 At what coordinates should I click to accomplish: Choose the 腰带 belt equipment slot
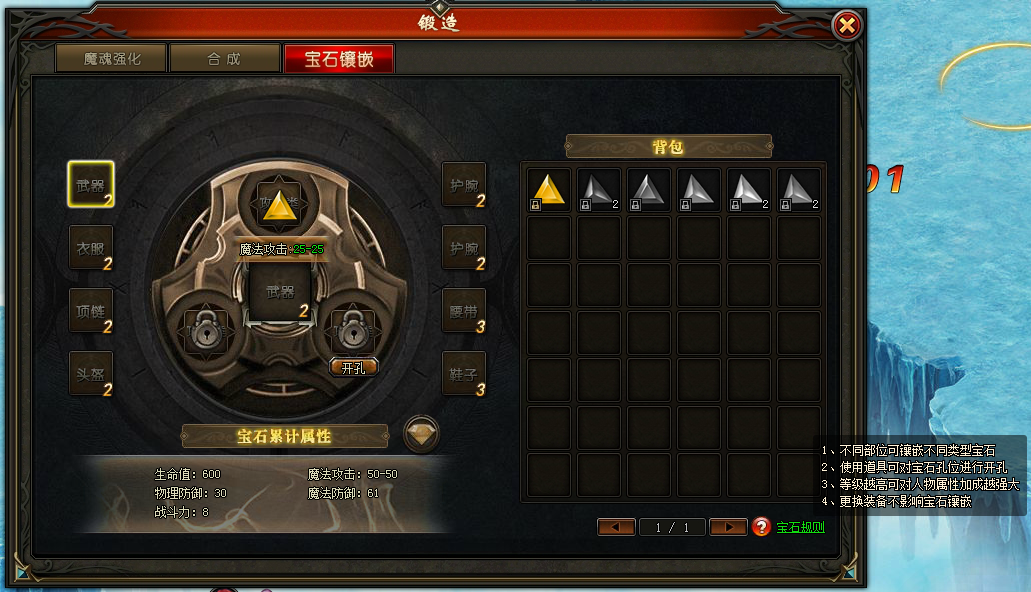click(464, 311)
